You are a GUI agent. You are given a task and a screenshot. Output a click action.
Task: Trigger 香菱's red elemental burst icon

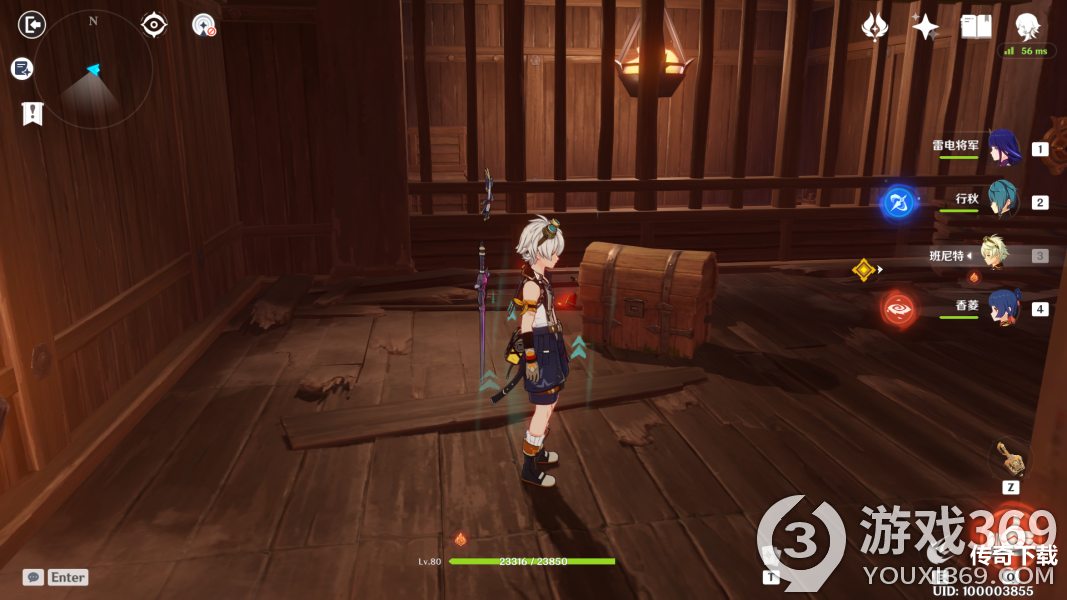(898, 309)
